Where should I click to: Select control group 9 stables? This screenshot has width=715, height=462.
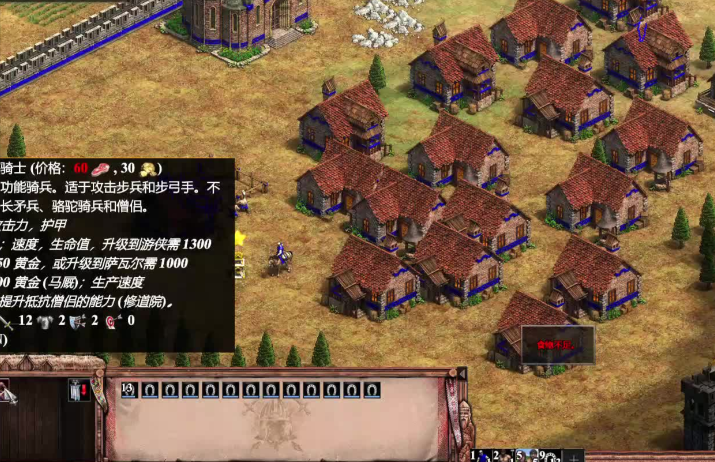(x=549, y=456)
